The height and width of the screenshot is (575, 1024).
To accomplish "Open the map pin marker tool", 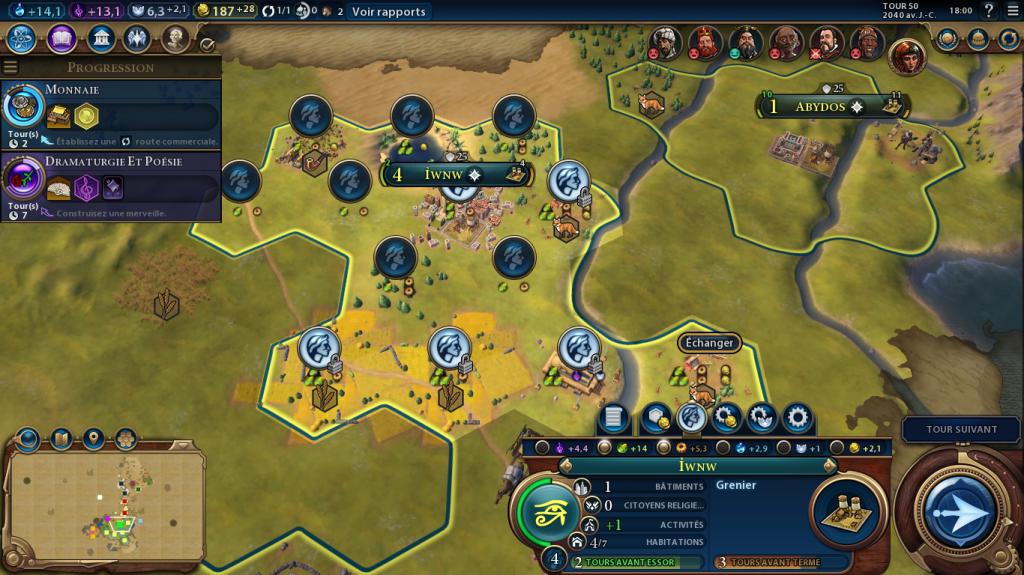I will point(93,439).
